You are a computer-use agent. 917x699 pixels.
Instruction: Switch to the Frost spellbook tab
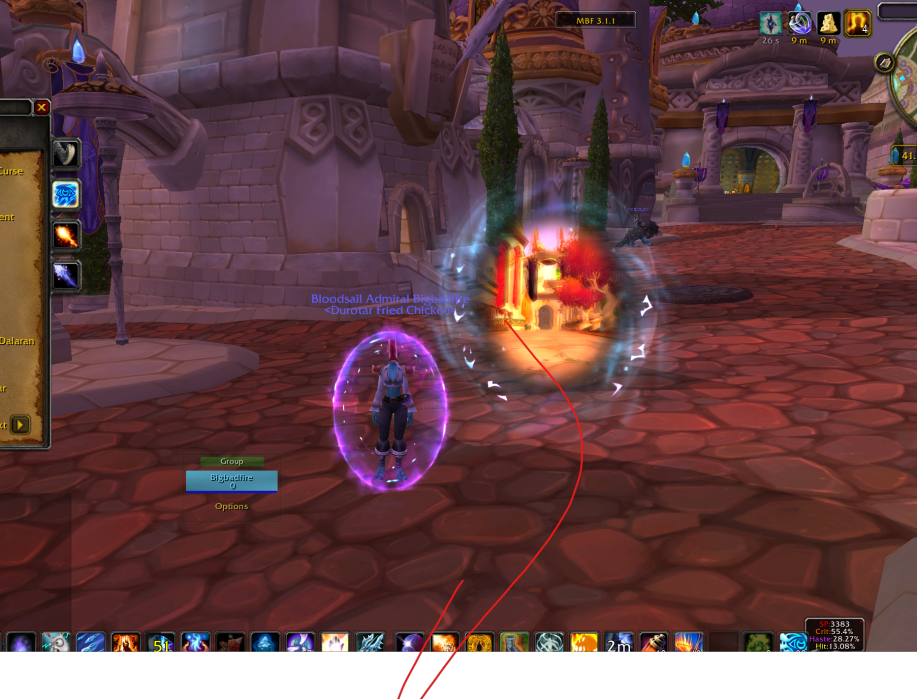(66, 275)
